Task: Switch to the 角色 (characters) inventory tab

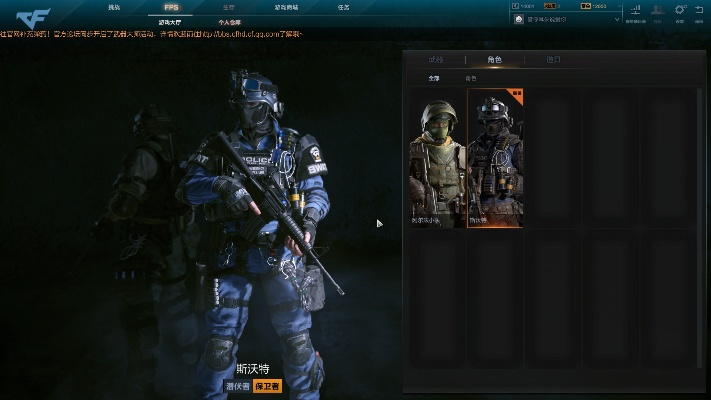Action: click(494, 60)
